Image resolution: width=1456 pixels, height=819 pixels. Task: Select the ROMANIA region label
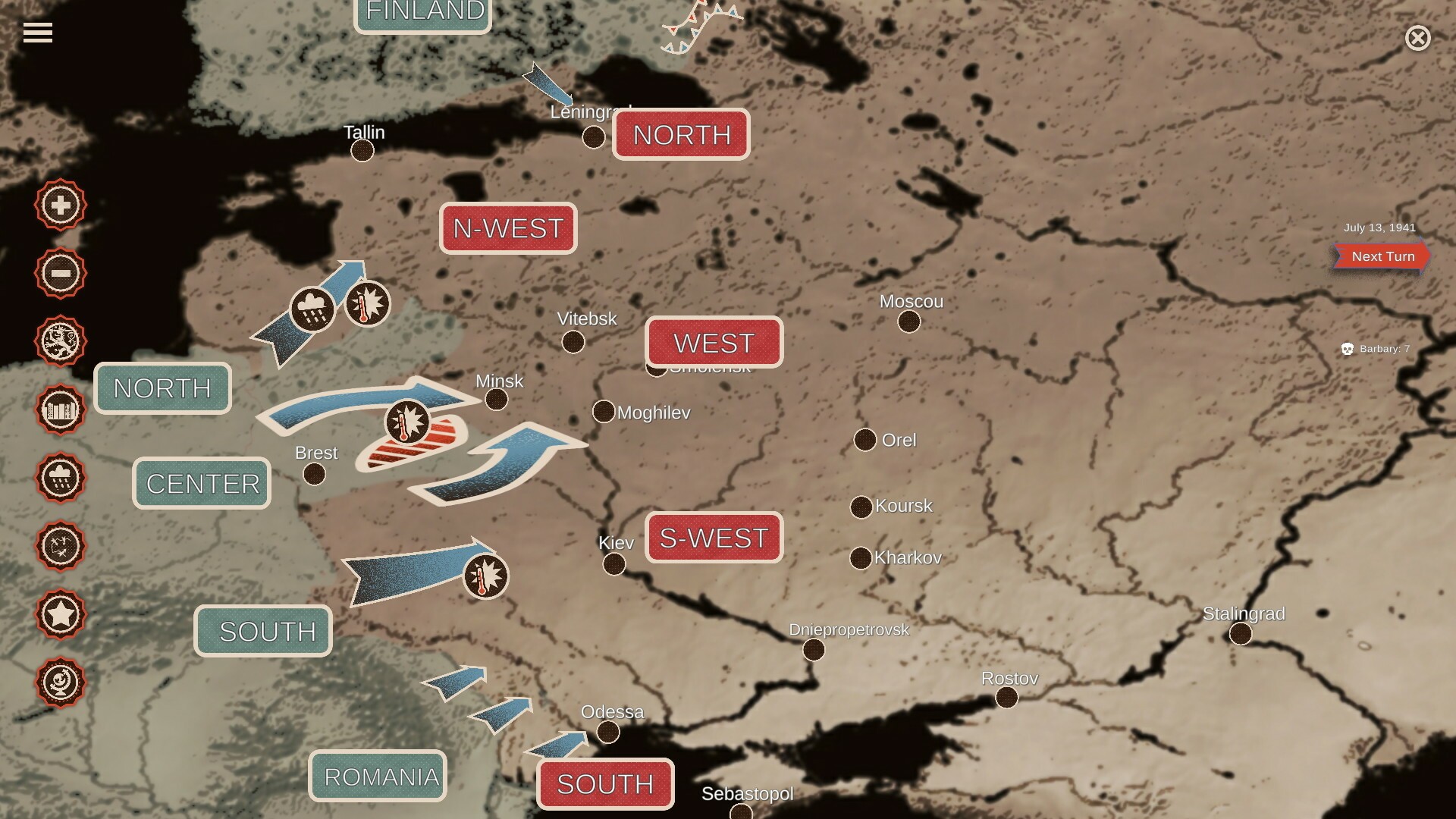(x=378, y=776)
